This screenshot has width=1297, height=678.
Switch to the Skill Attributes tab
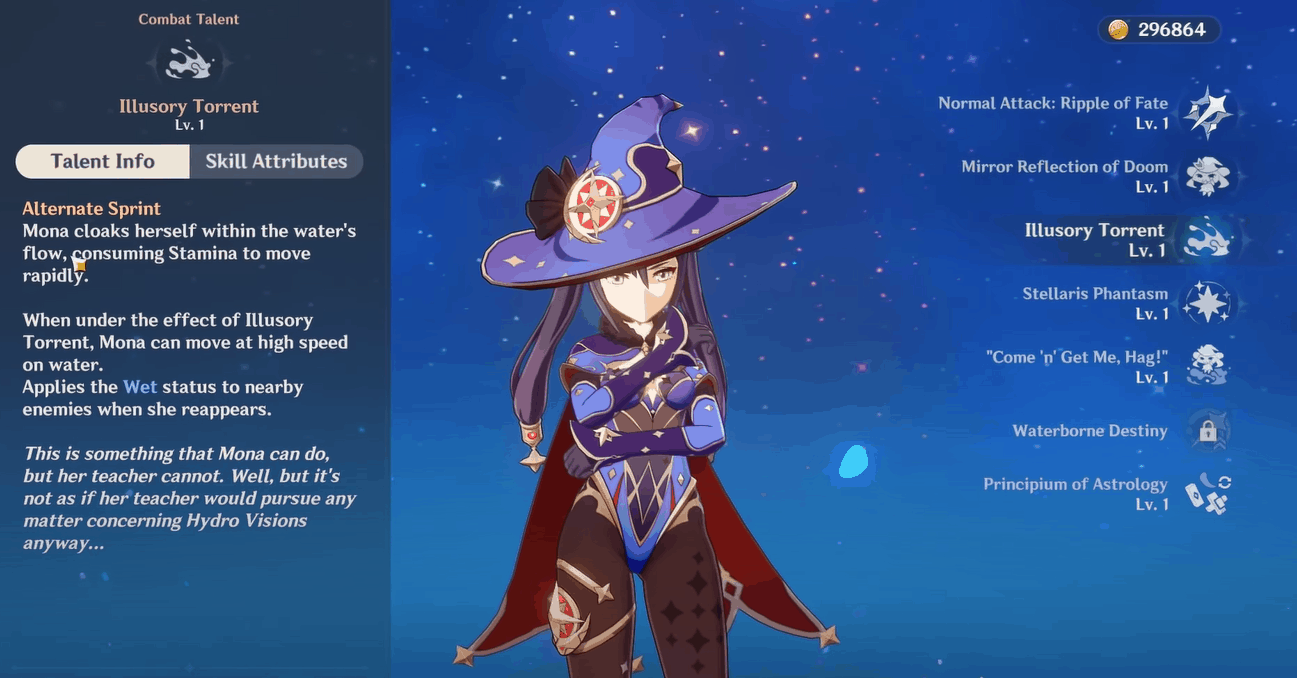(276, 161)
